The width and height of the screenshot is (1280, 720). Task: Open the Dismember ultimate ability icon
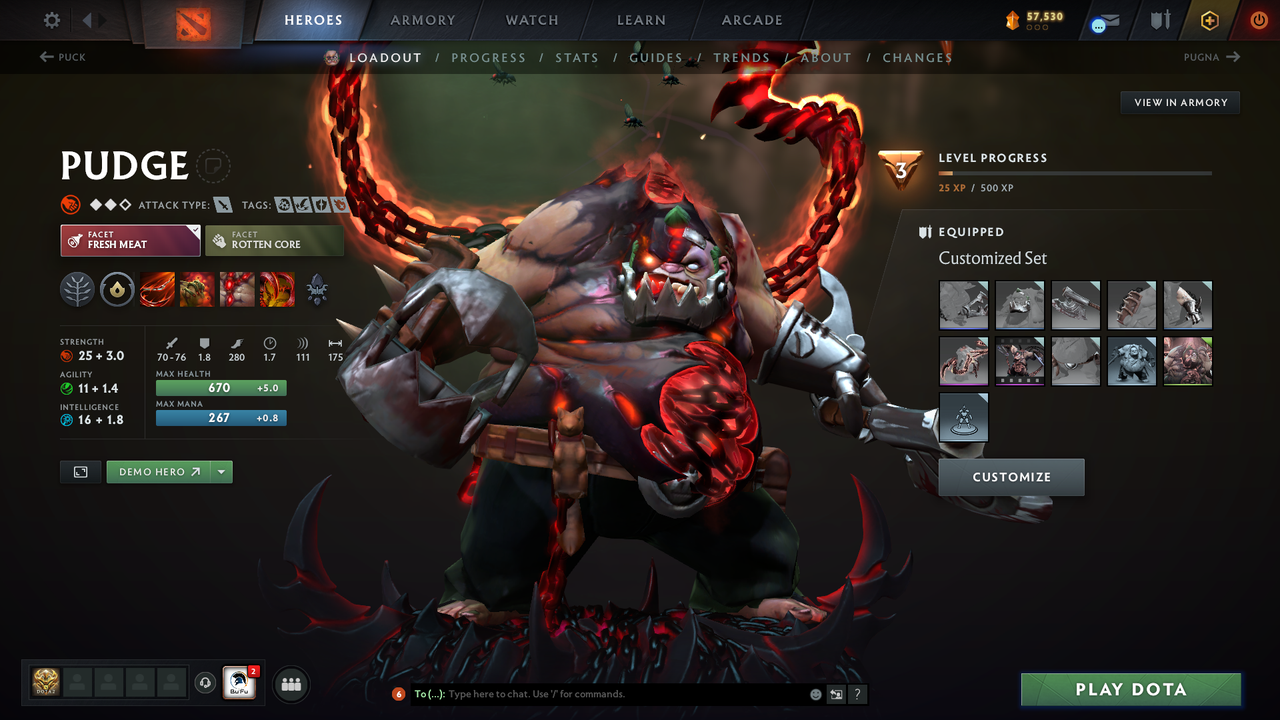click(x=277, y=290)
